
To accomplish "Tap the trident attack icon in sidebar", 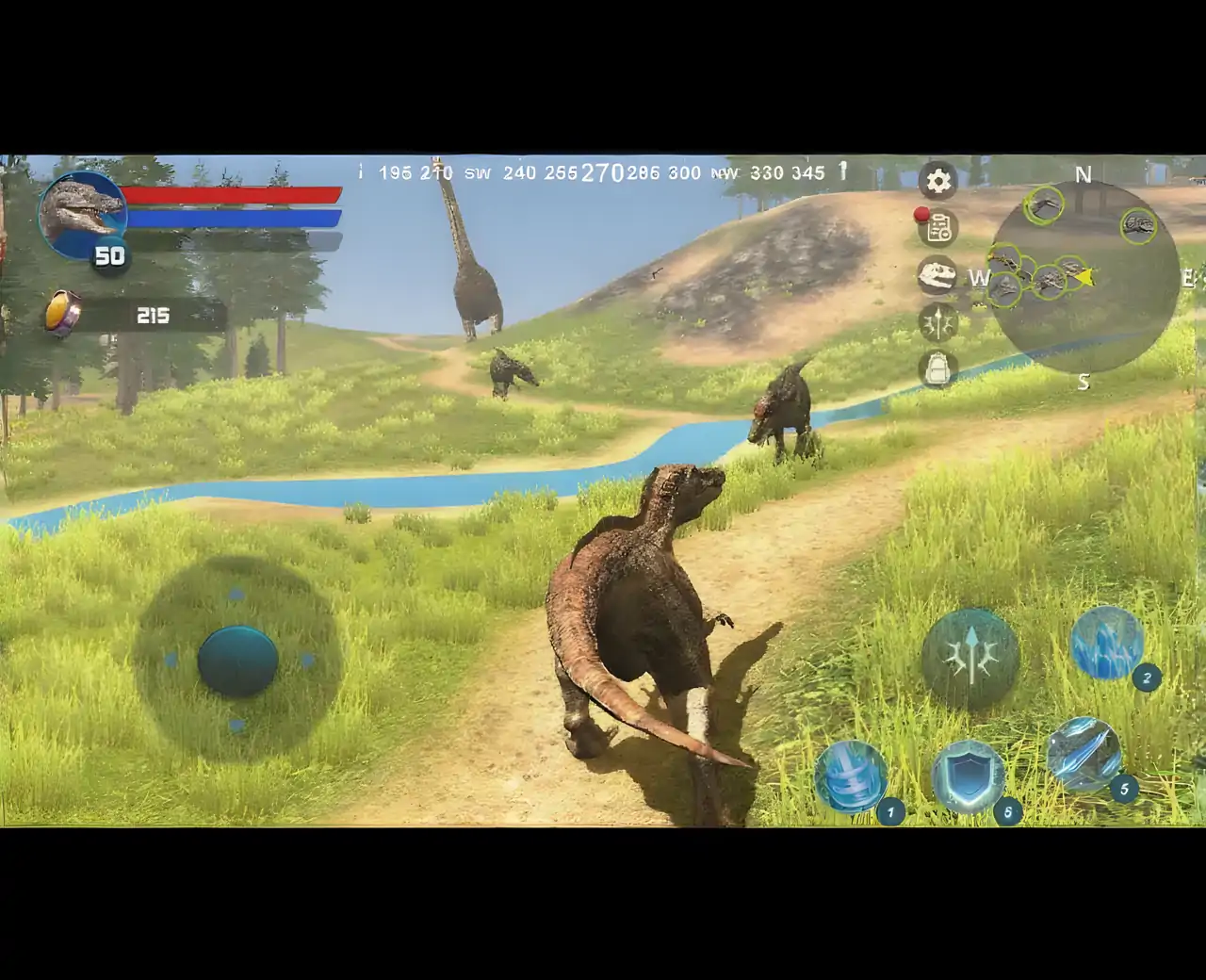I will (937, 323).
